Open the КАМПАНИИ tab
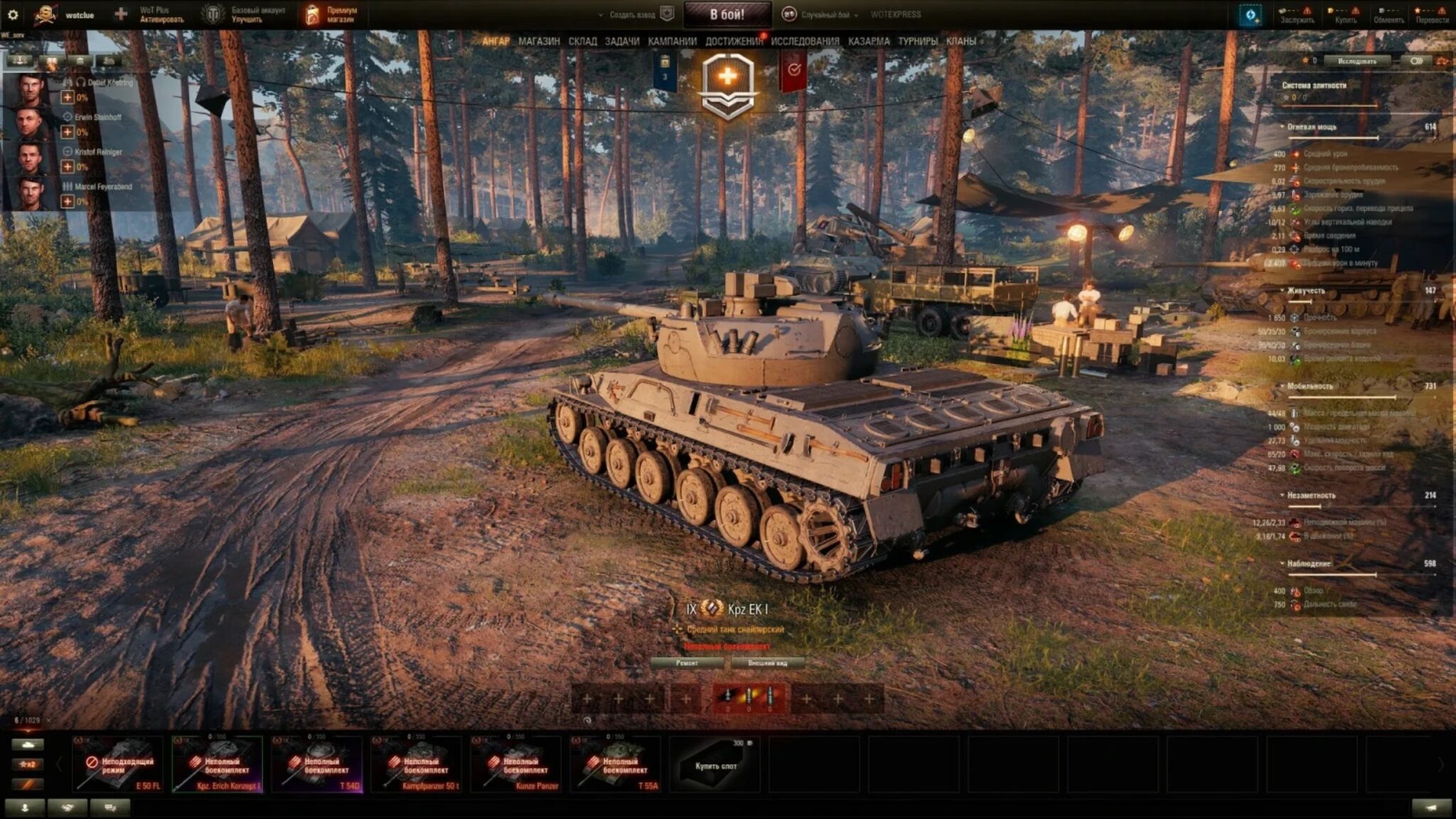 point(672,41)
